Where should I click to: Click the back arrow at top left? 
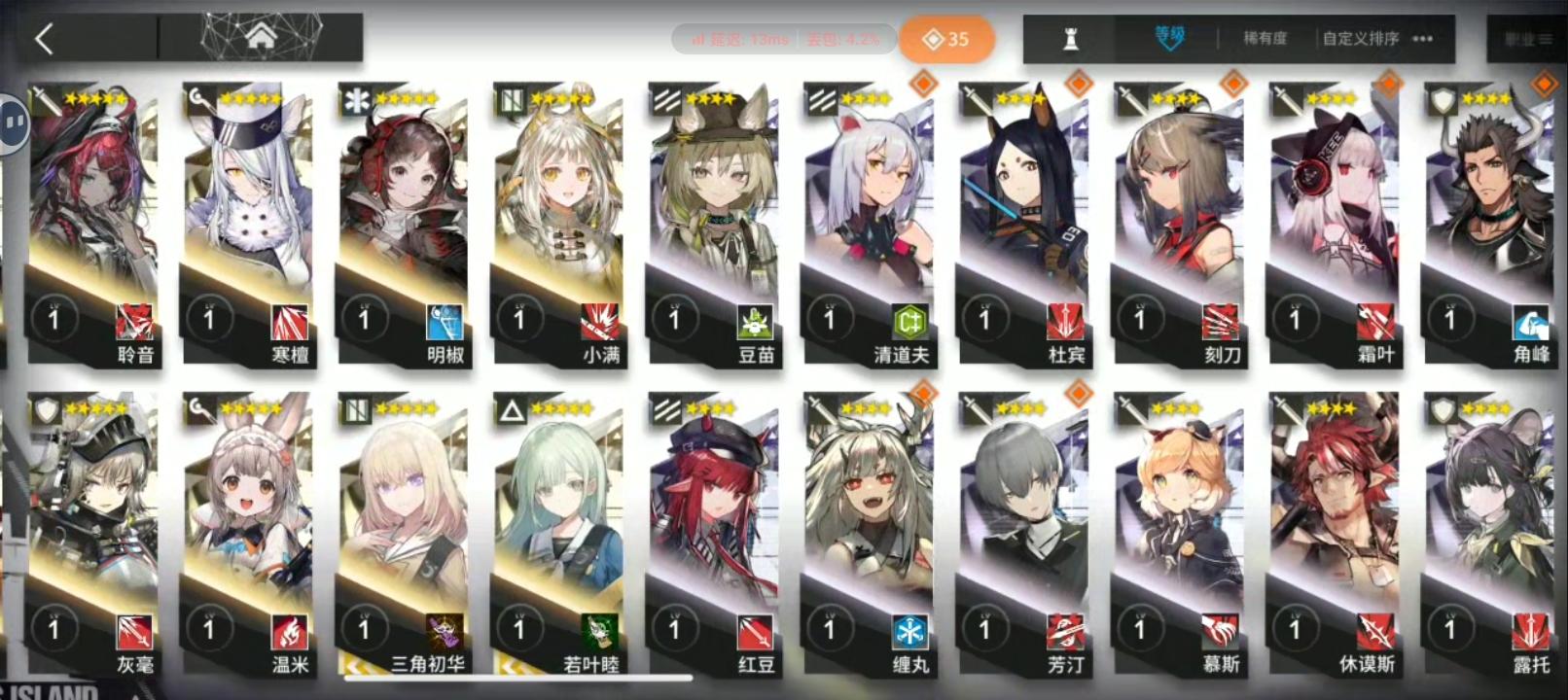click(x=44, y=39)
